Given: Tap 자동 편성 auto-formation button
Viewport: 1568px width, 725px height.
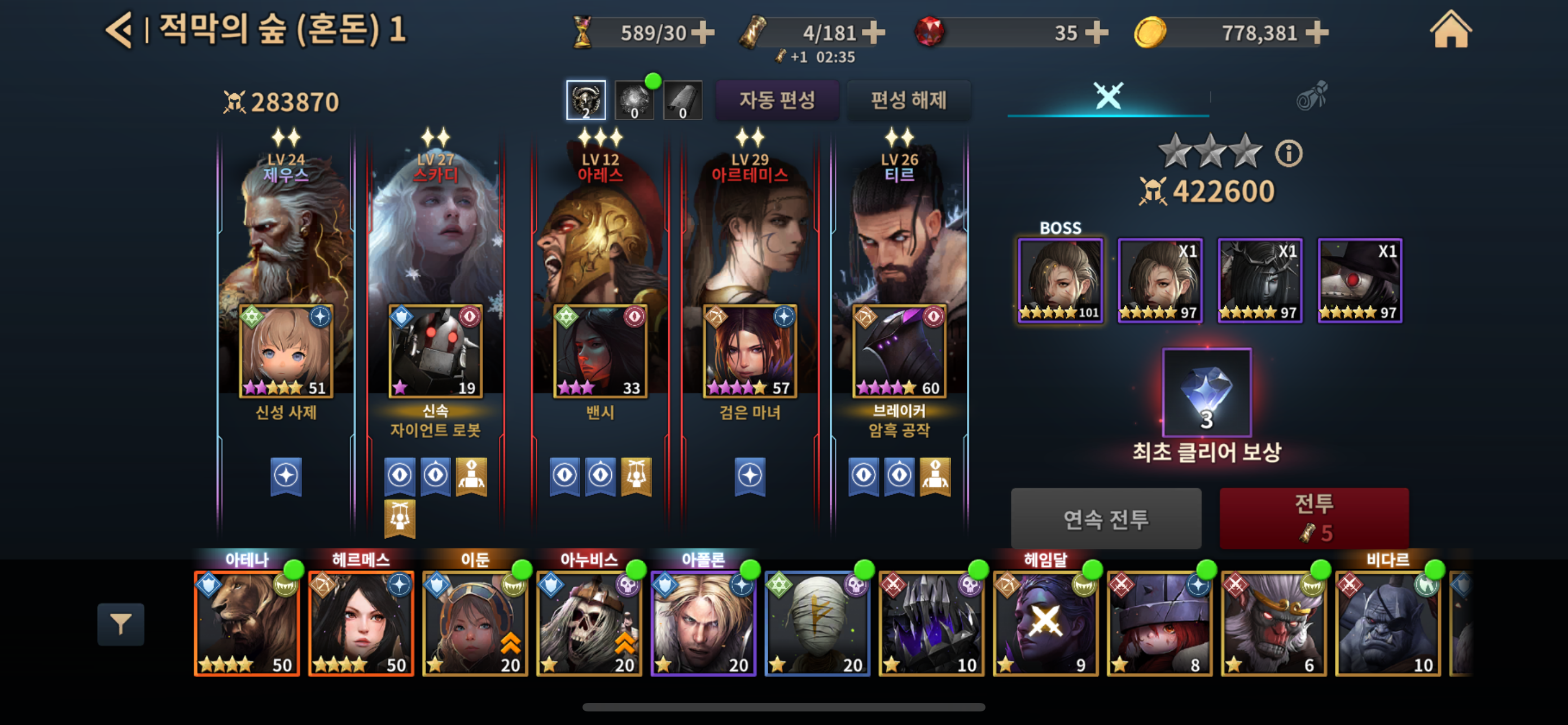Looking at the screenshot, I should [777, 101].
